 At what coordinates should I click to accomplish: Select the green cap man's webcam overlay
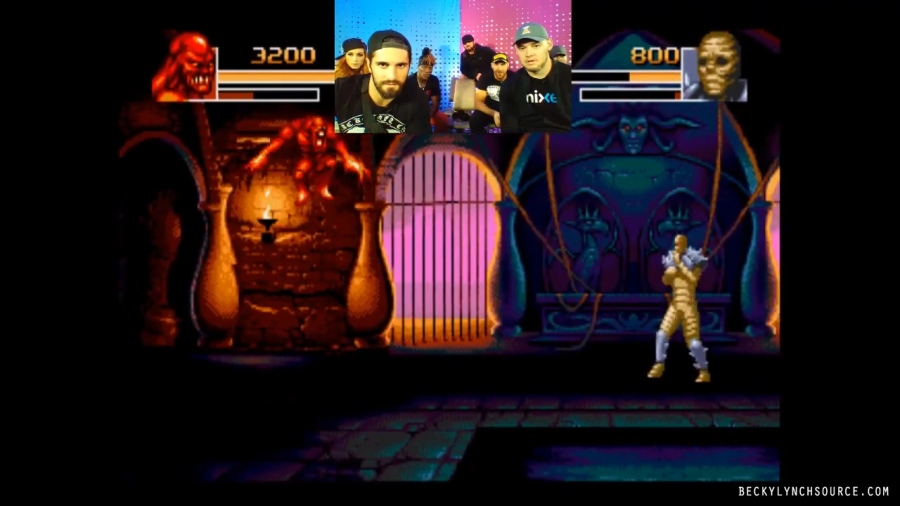pos(516,67)
